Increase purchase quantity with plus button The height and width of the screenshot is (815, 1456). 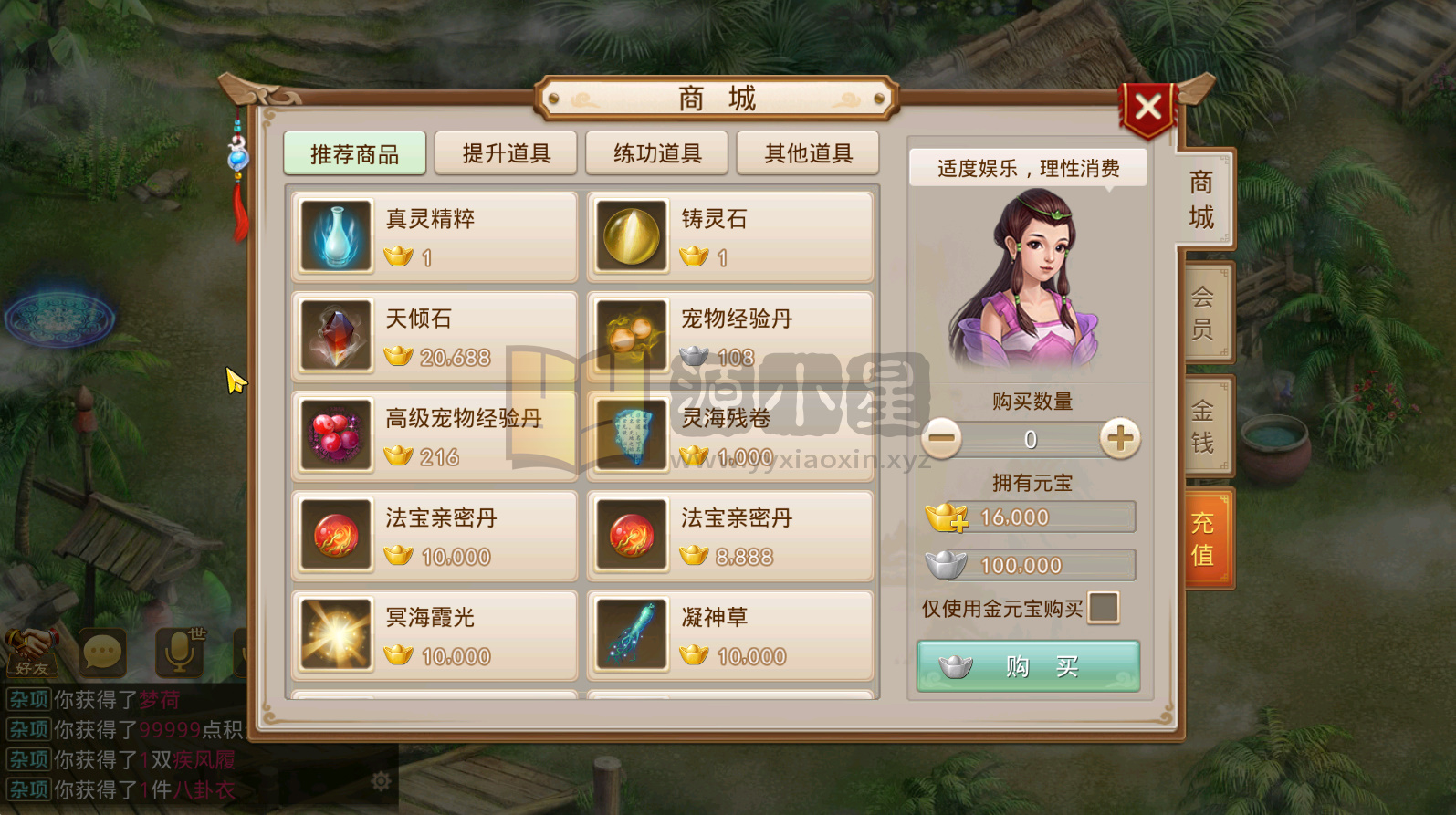1120,439
